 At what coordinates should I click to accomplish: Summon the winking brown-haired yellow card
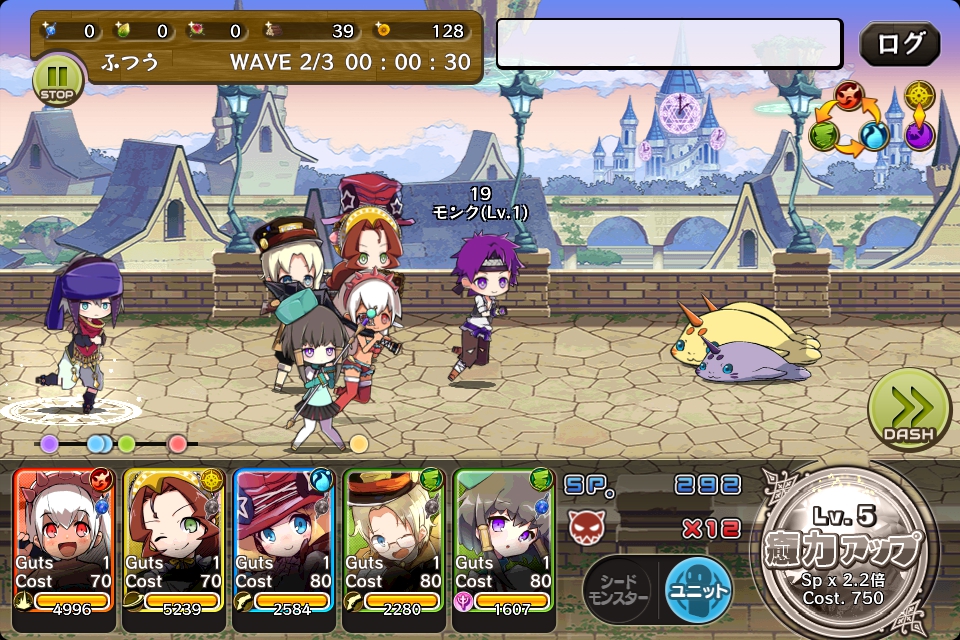point(174,540)
